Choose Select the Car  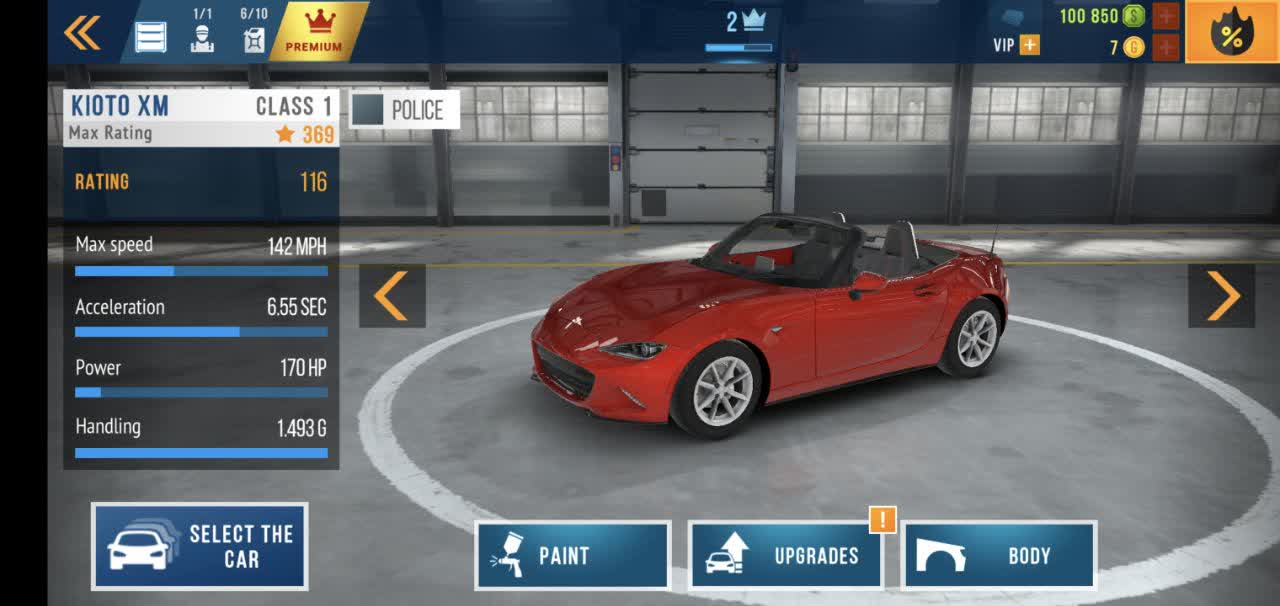[199, 546]
